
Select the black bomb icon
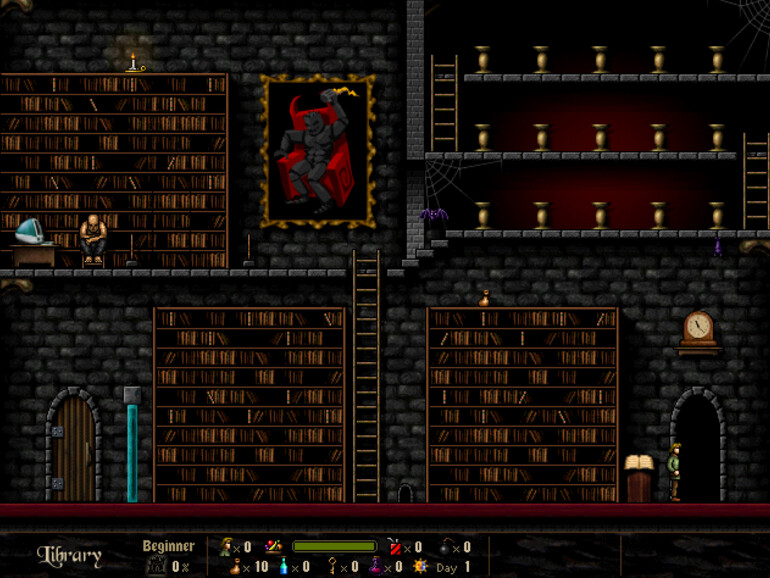click(445, 547)
